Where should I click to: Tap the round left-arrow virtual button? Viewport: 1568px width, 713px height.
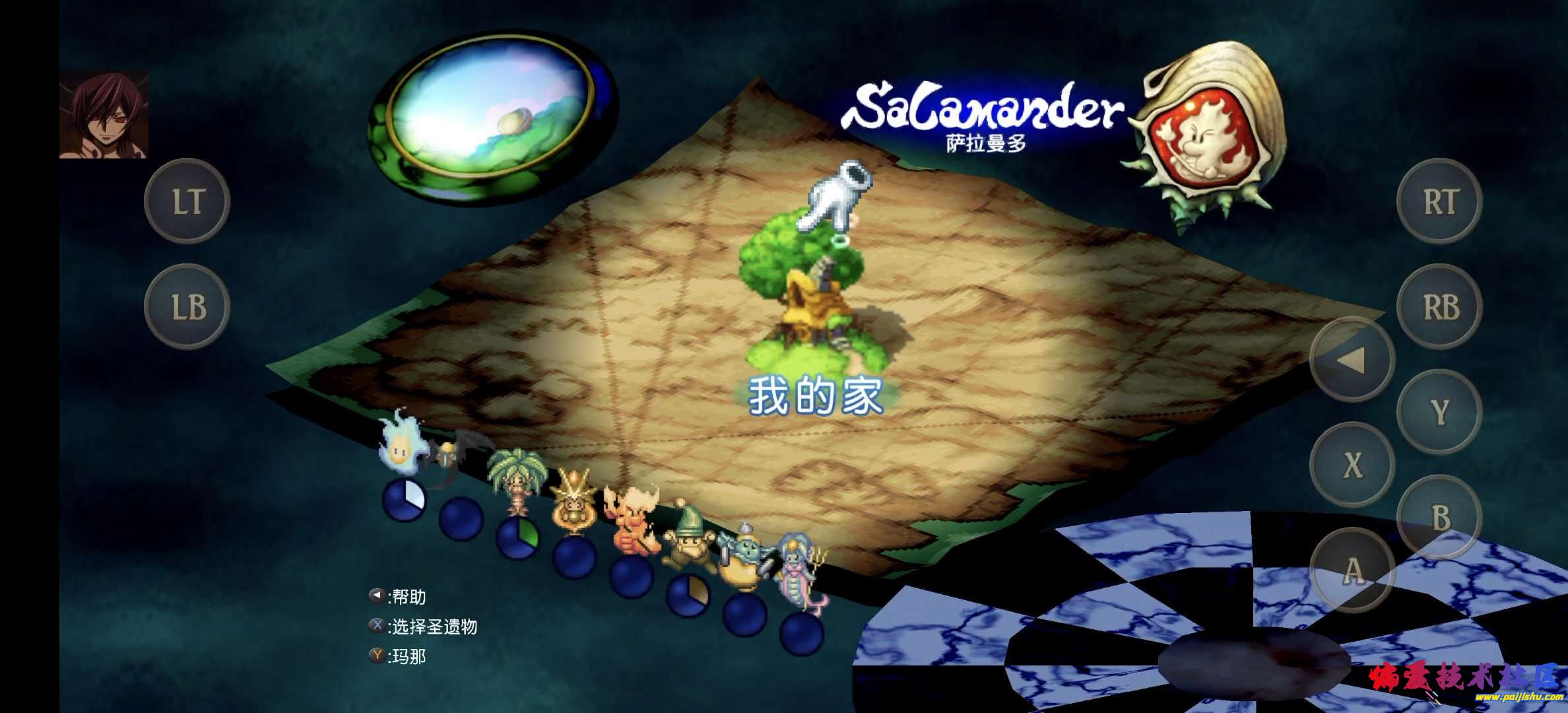tap(1352, 360)
